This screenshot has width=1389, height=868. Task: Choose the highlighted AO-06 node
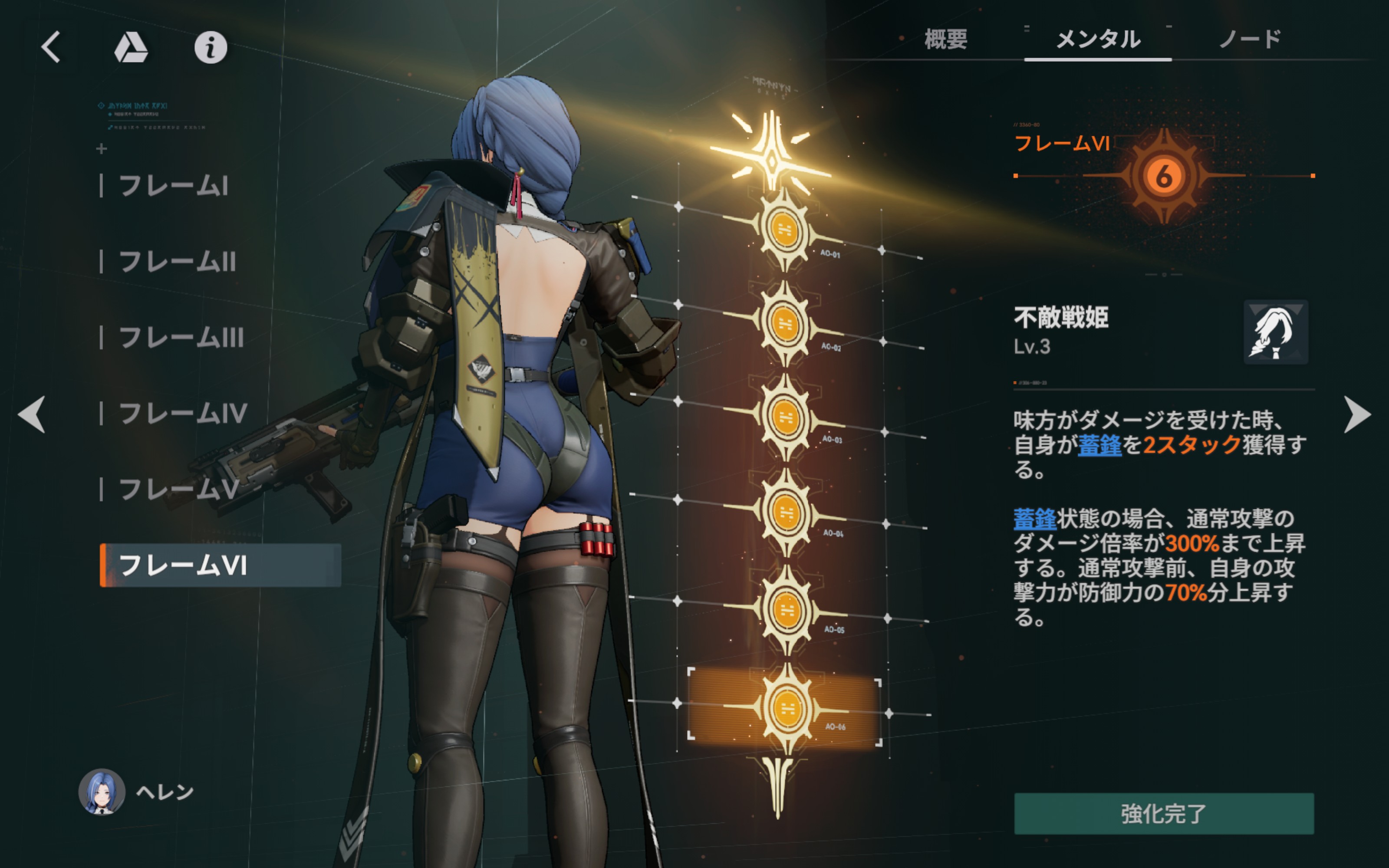click(x=787, y=708)
